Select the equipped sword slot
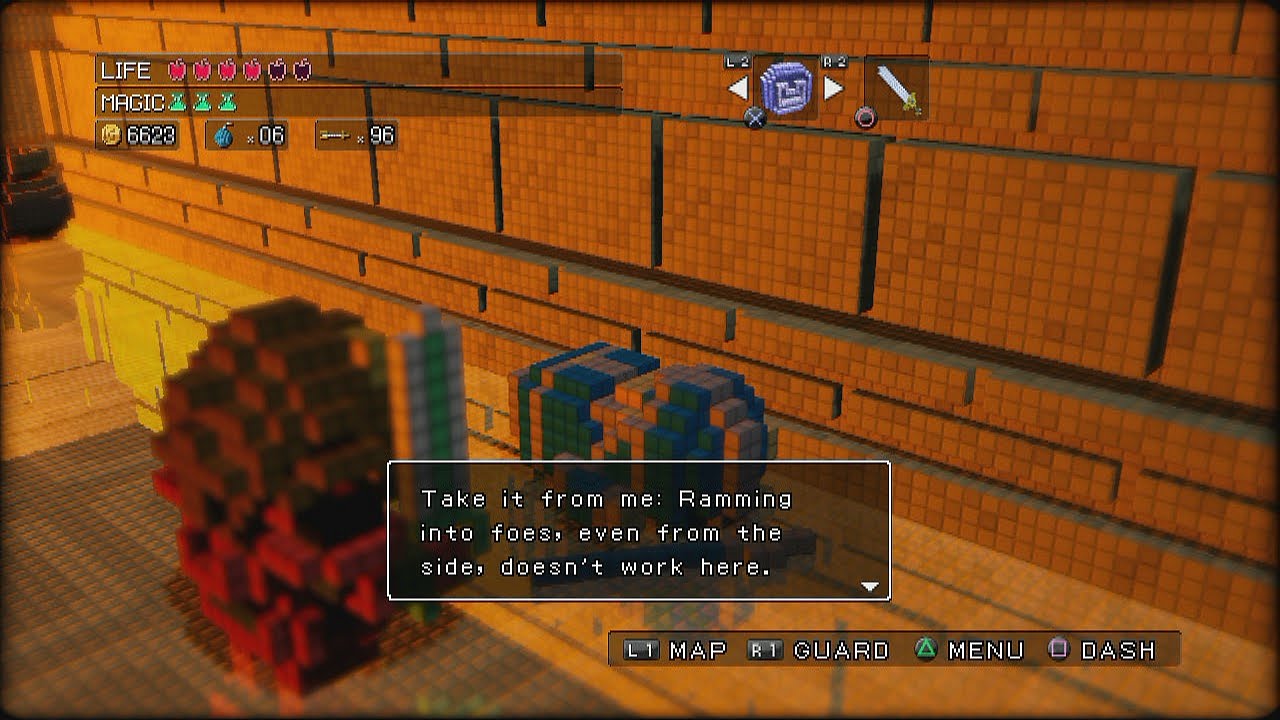The height and width of the screenshot is (720, 1280). 896,89
